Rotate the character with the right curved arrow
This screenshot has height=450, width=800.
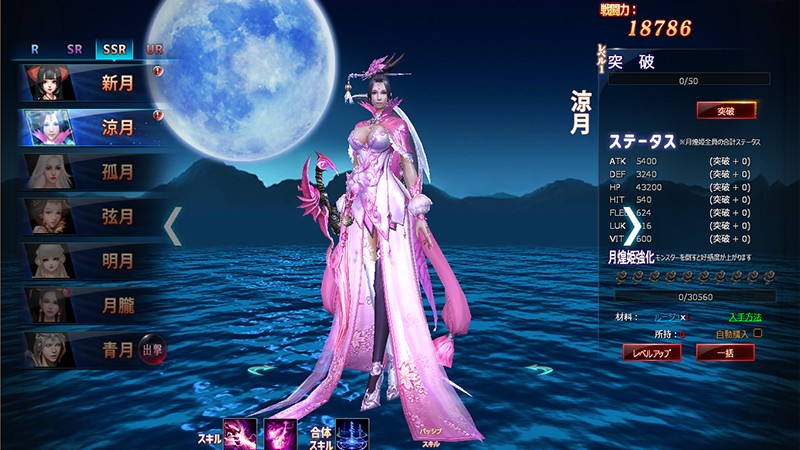point(539,370)
